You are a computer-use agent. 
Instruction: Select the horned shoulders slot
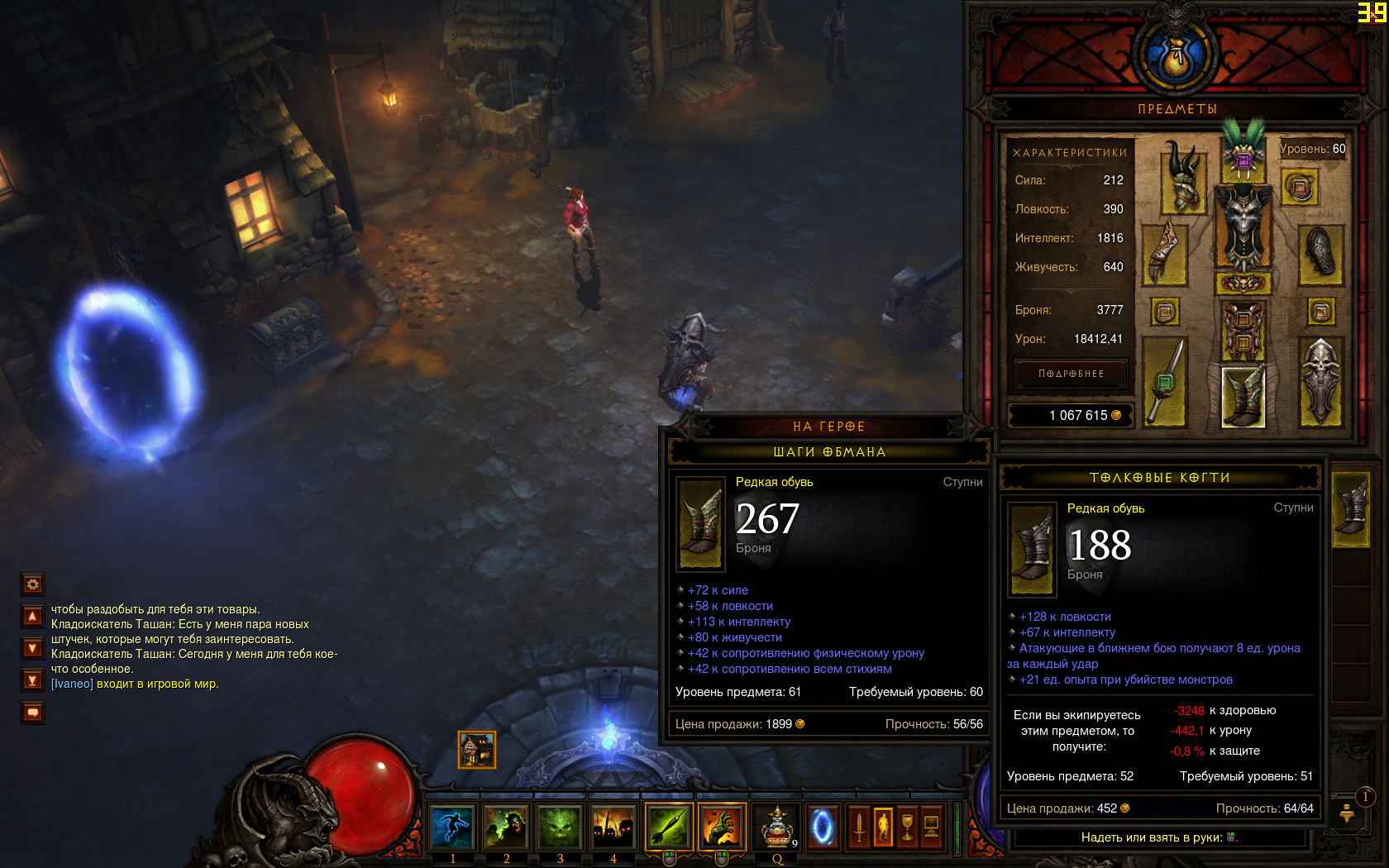coord(1184,176)
